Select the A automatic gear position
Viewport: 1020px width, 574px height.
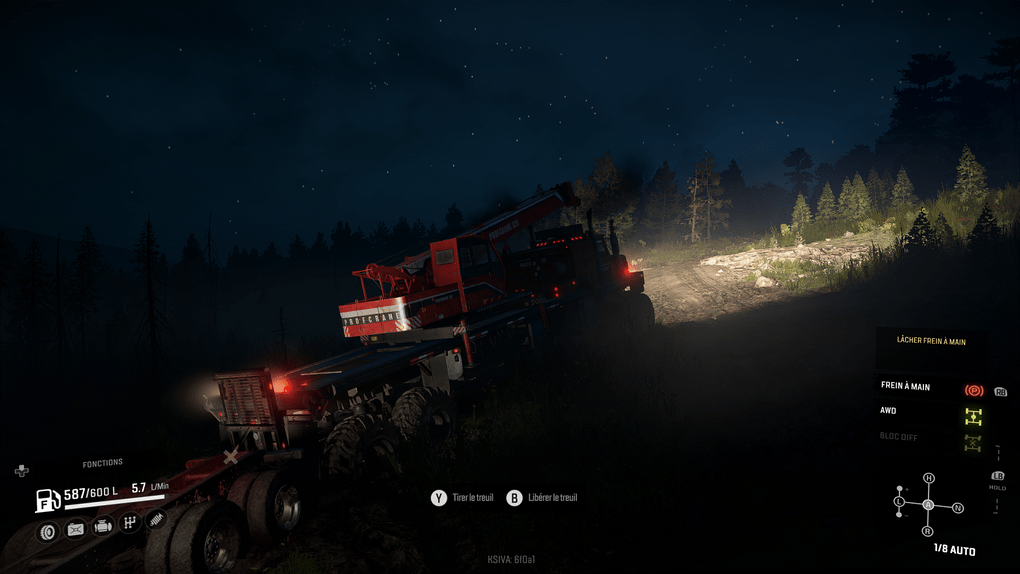pyautogui.click(x=928, y=504)
